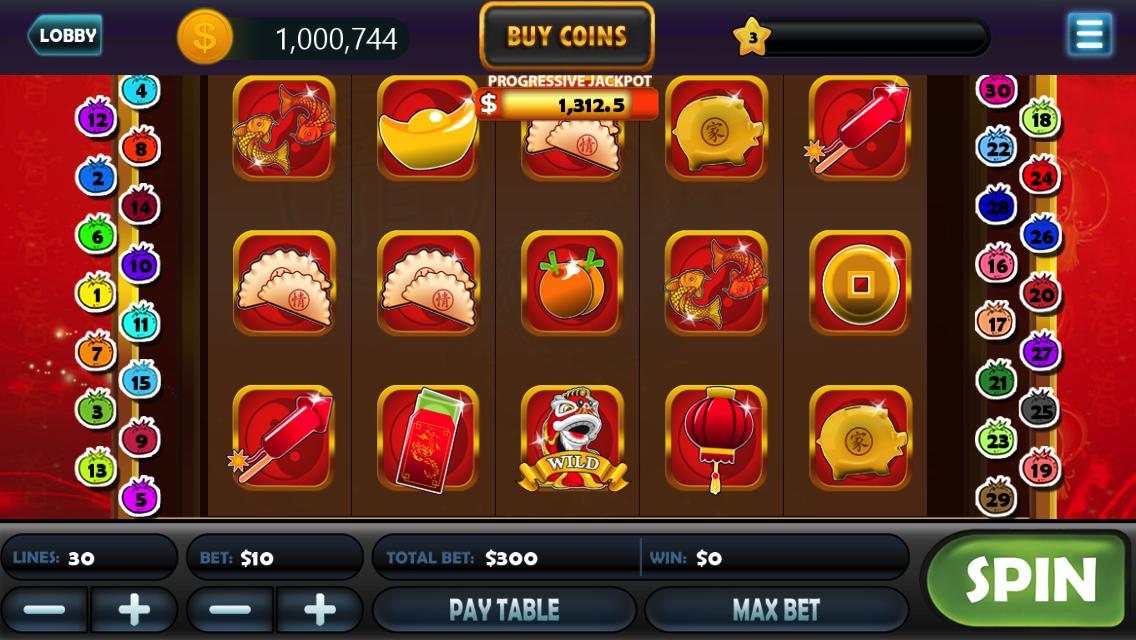
Task: Select payline marker number 30
Action: click(996, 91)
